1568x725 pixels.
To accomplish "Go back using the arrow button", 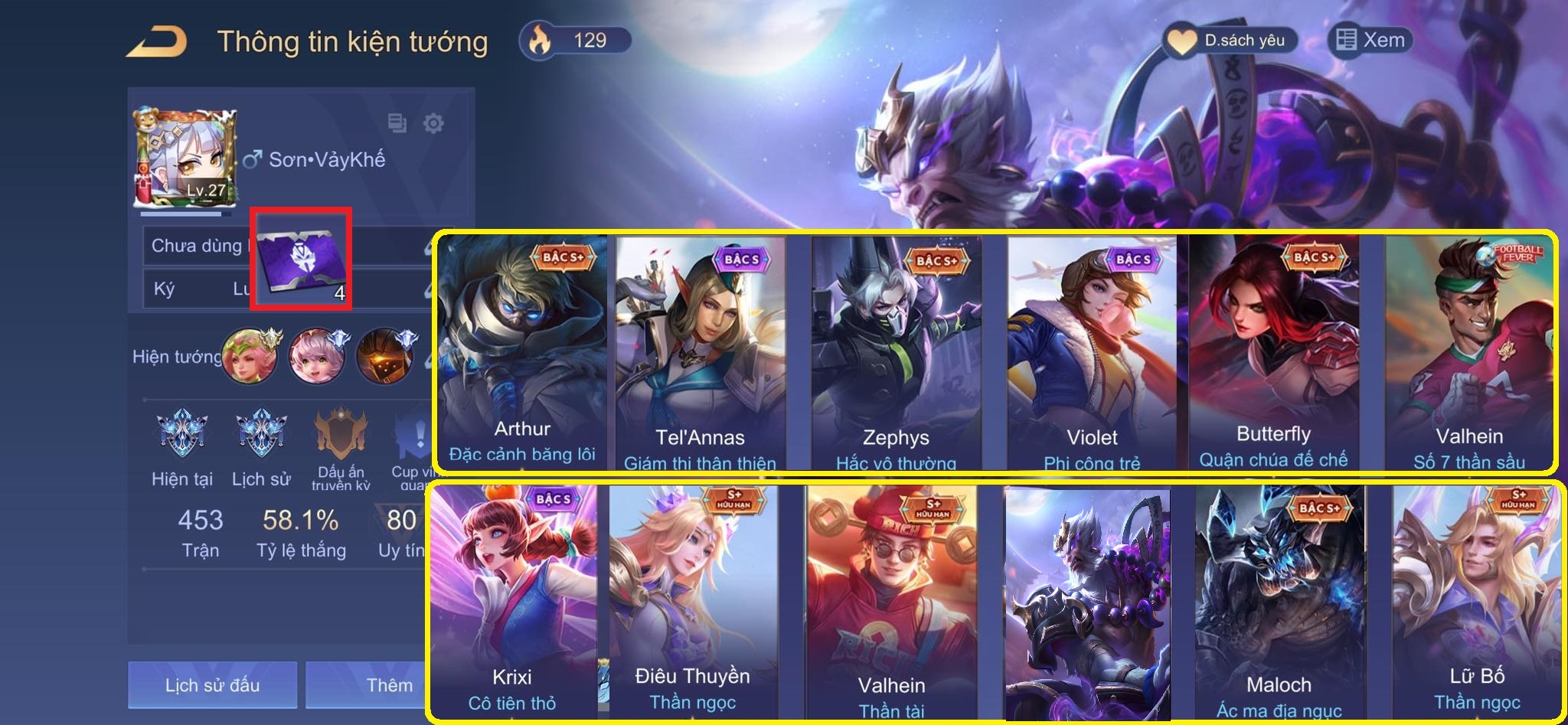I will click(157, 42).
